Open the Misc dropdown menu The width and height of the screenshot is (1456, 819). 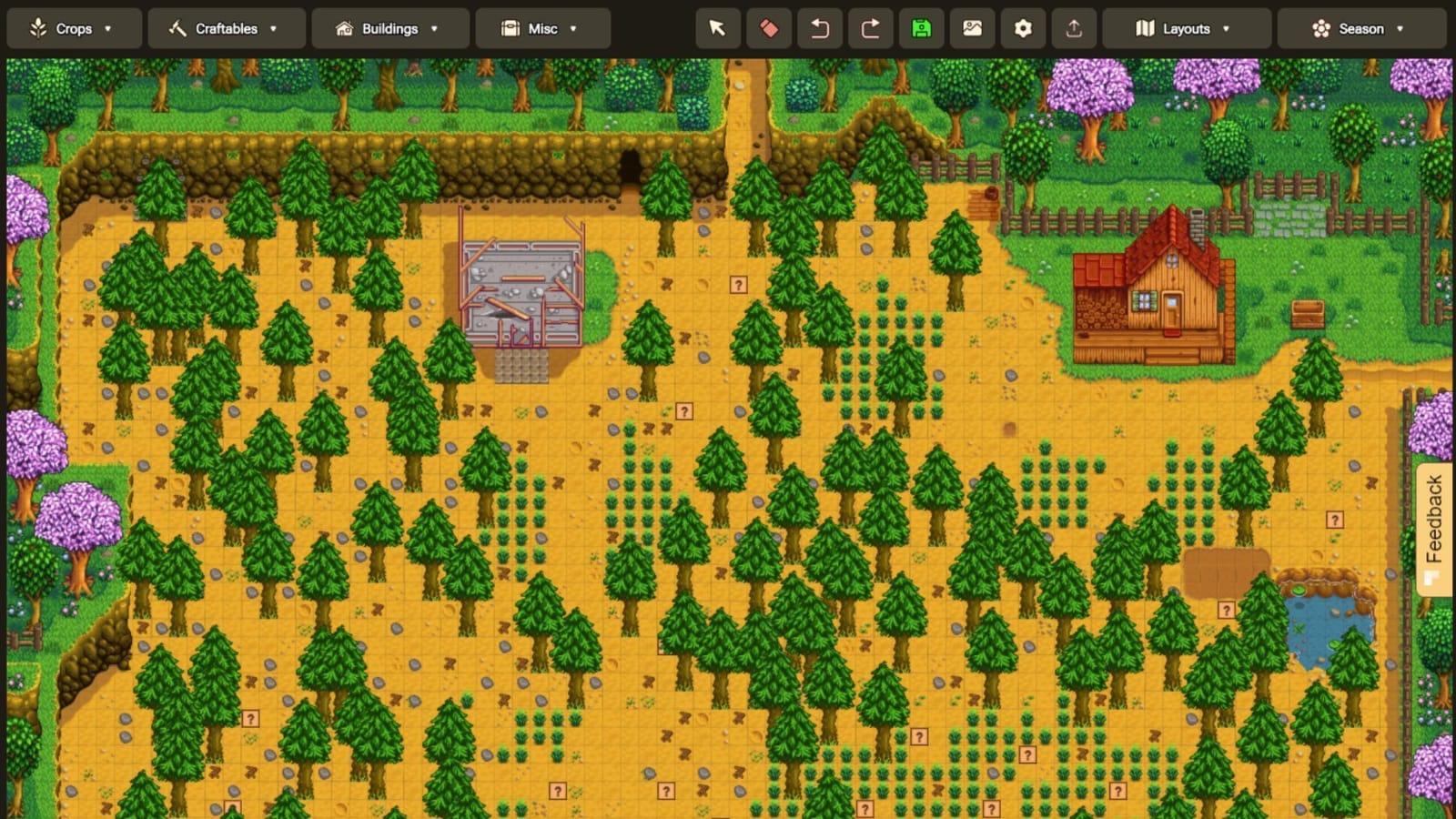pos(573,28)
